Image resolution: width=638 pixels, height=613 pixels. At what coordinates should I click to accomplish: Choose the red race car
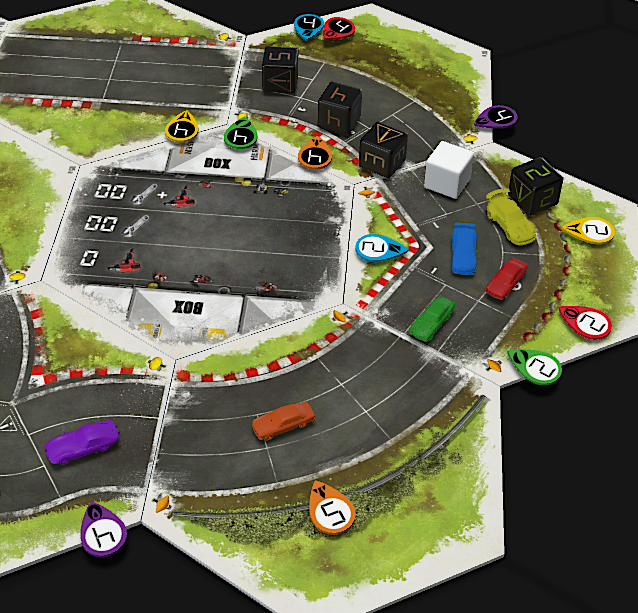[507, 278]
